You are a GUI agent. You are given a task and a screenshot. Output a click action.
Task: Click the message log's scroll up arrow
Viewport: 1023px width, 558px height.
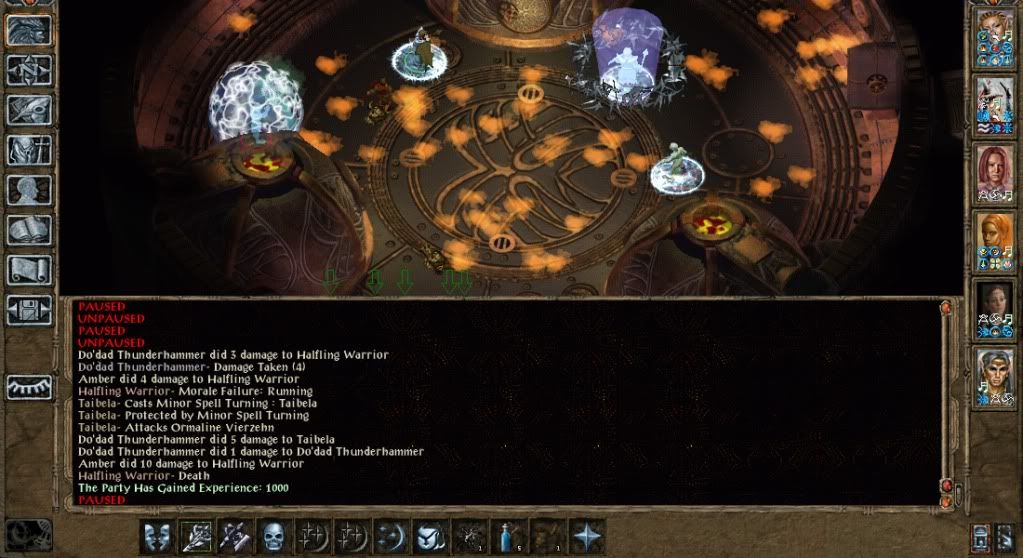pos(944,308)
